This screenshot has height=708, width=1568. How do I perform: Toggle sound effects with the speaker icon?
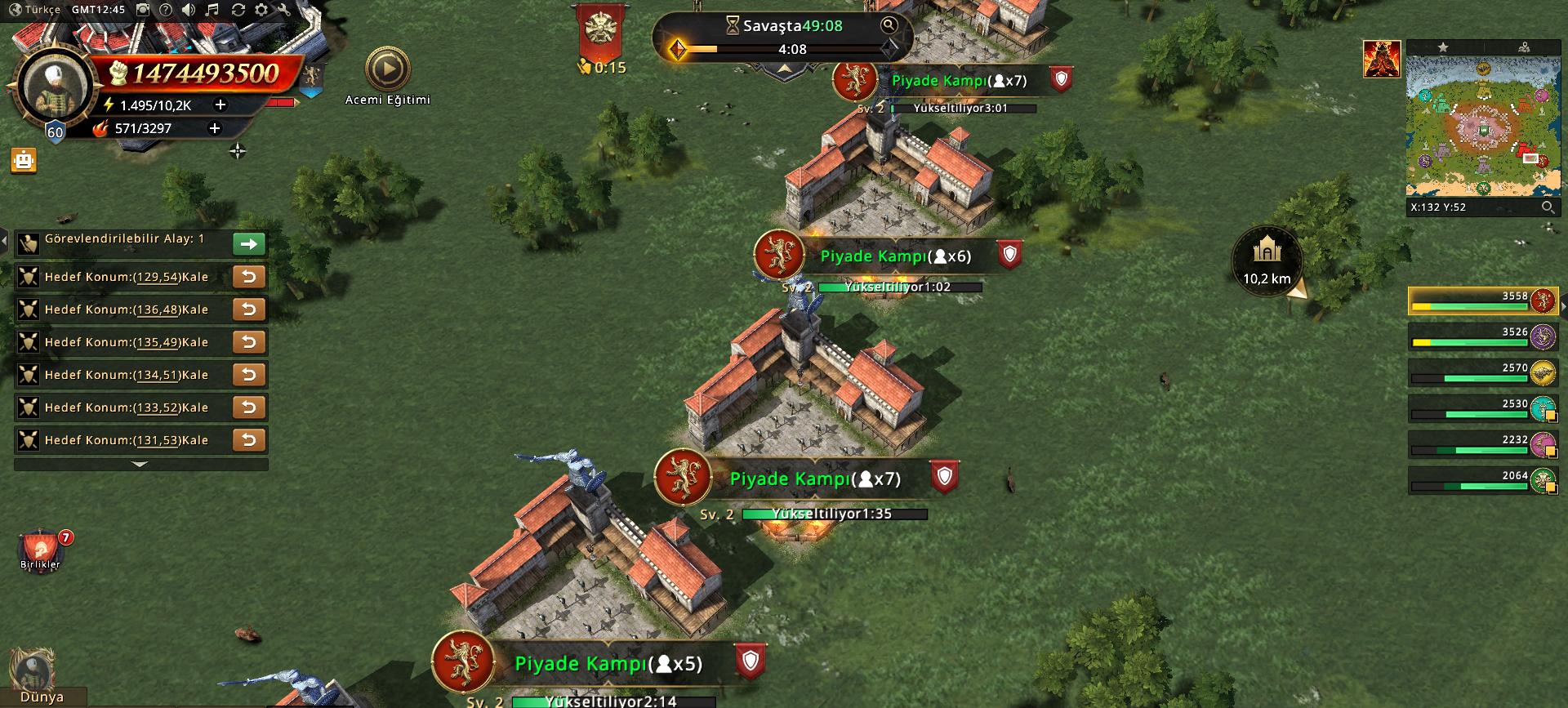click(189, 10)
